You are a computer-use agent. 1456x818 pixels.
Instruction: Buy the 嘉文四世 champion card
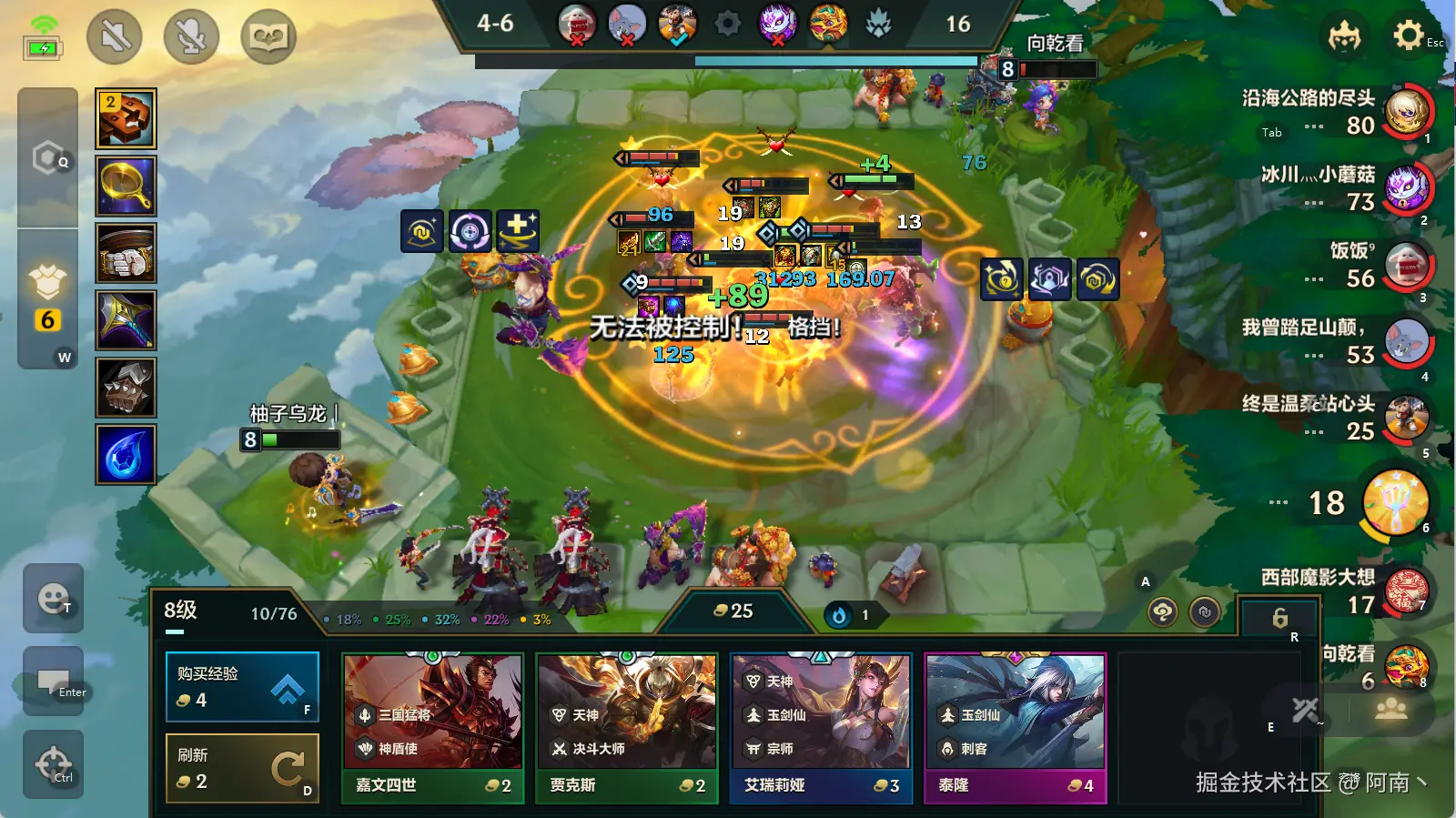[x=432, y=727]
